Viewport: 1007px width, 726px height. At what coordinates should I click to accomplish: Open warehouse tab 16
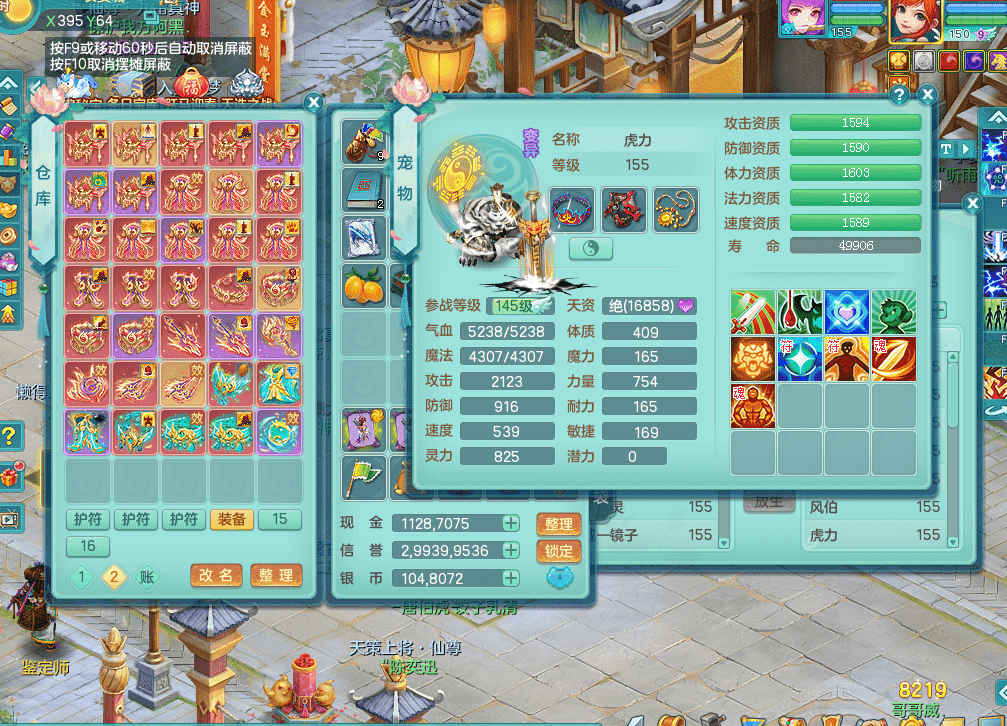point(88,545)
